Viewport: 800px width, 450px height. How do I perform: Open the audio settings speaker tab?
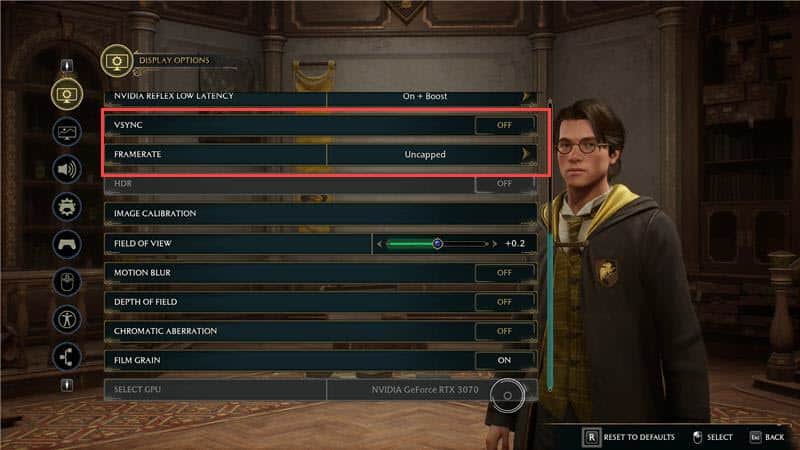(x=67, y=169)
